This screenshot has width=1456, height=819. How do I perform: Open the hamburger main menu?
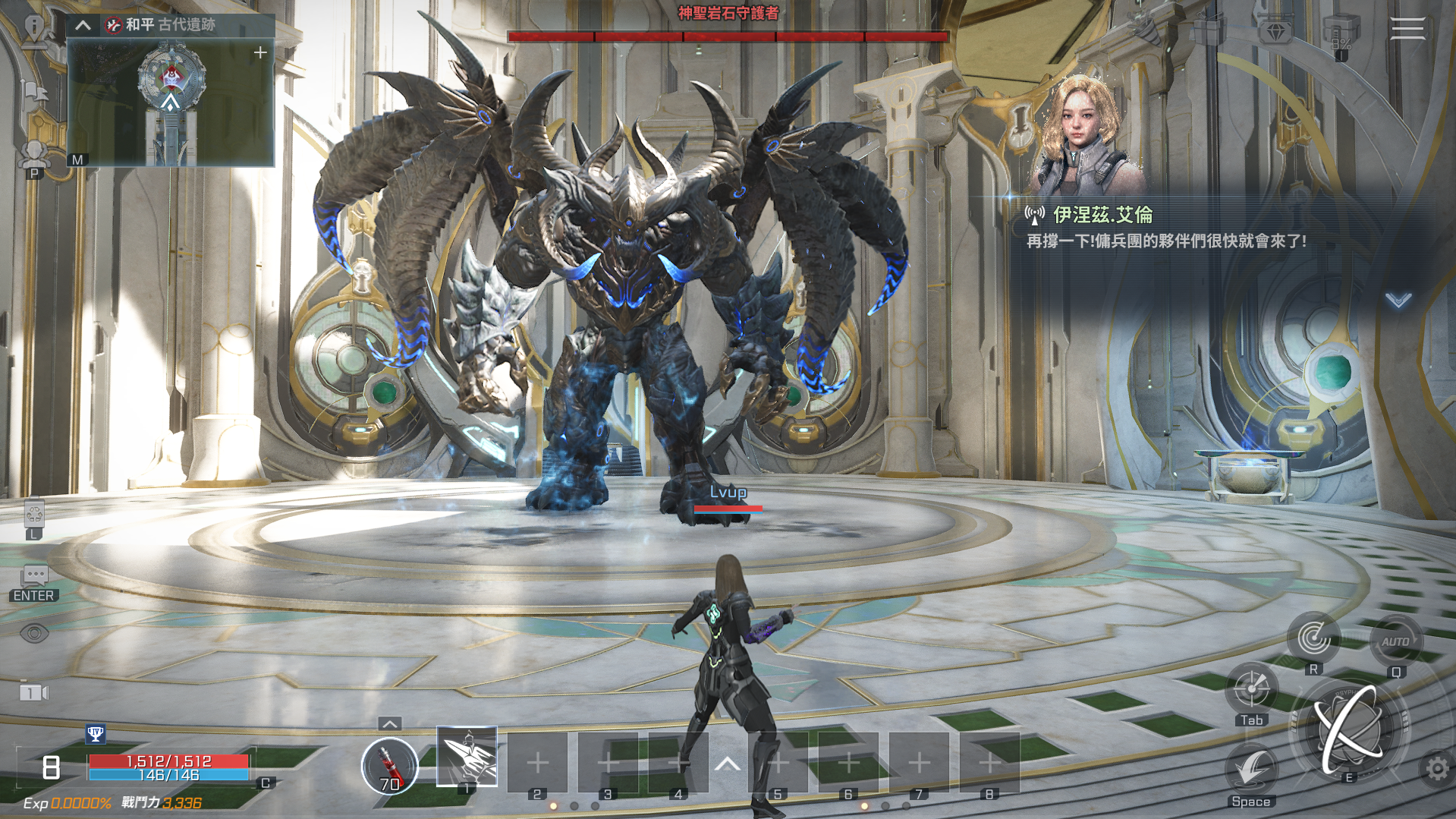(x=1407, y=29)
